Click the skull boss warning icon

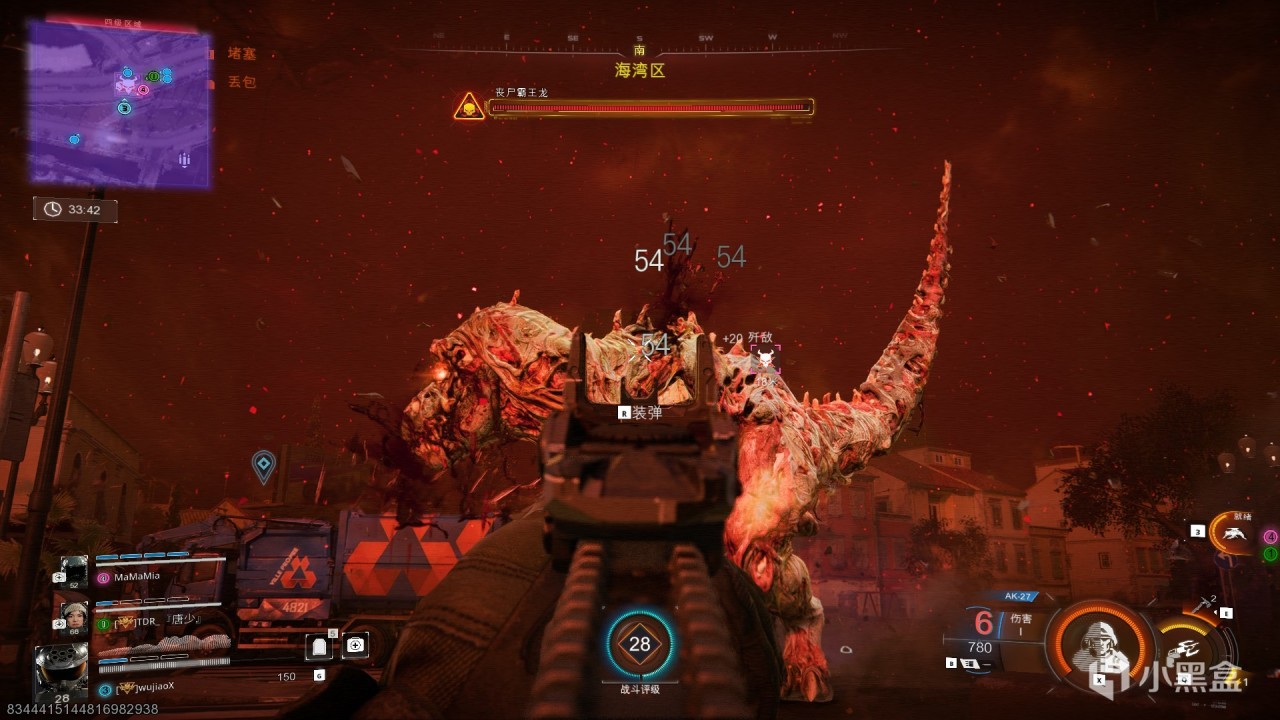point(469,107)
